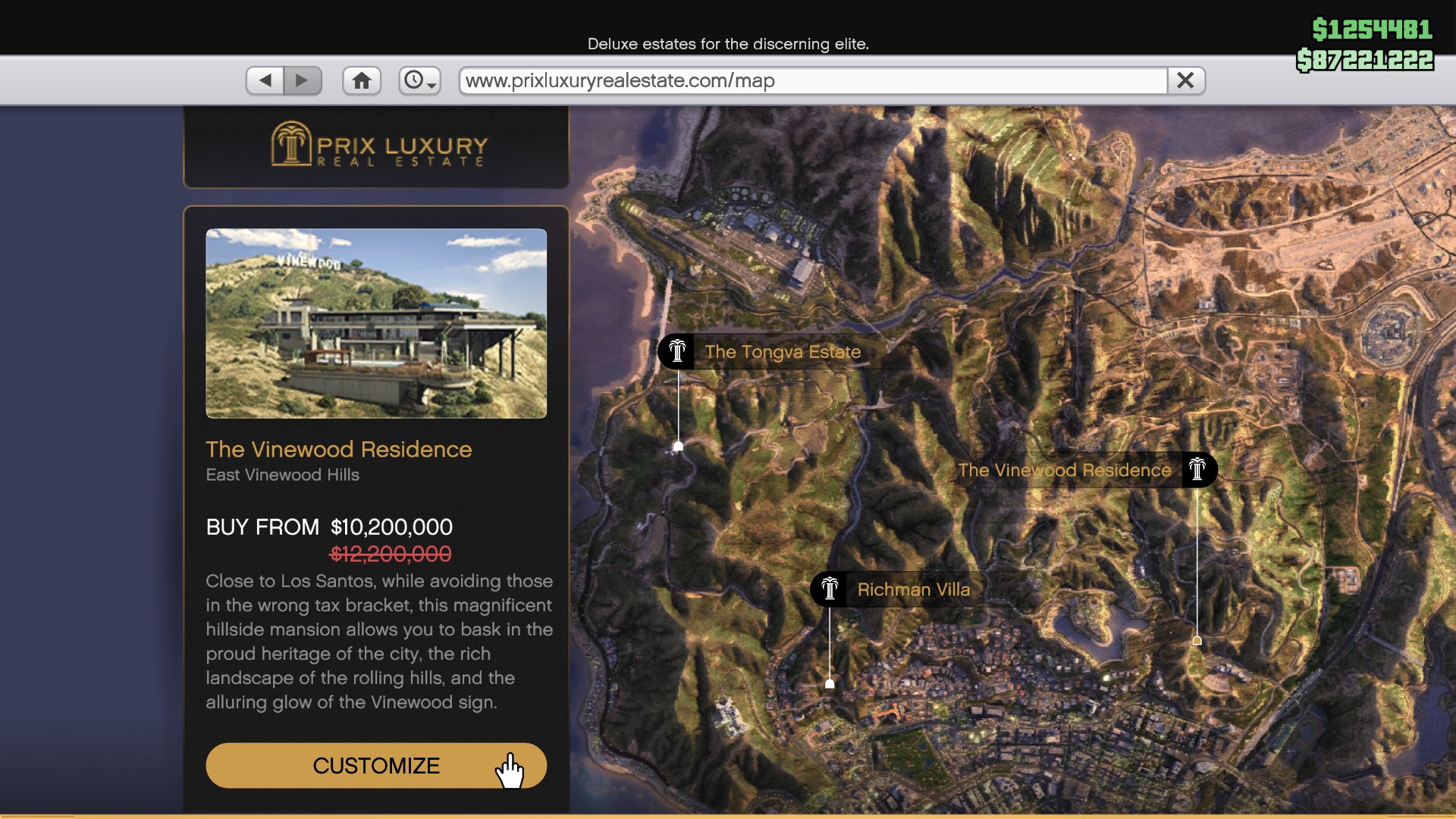Screen dimensions: 1456x819
Task: Return to the homepage using the home icon
Action: [362, 80]
